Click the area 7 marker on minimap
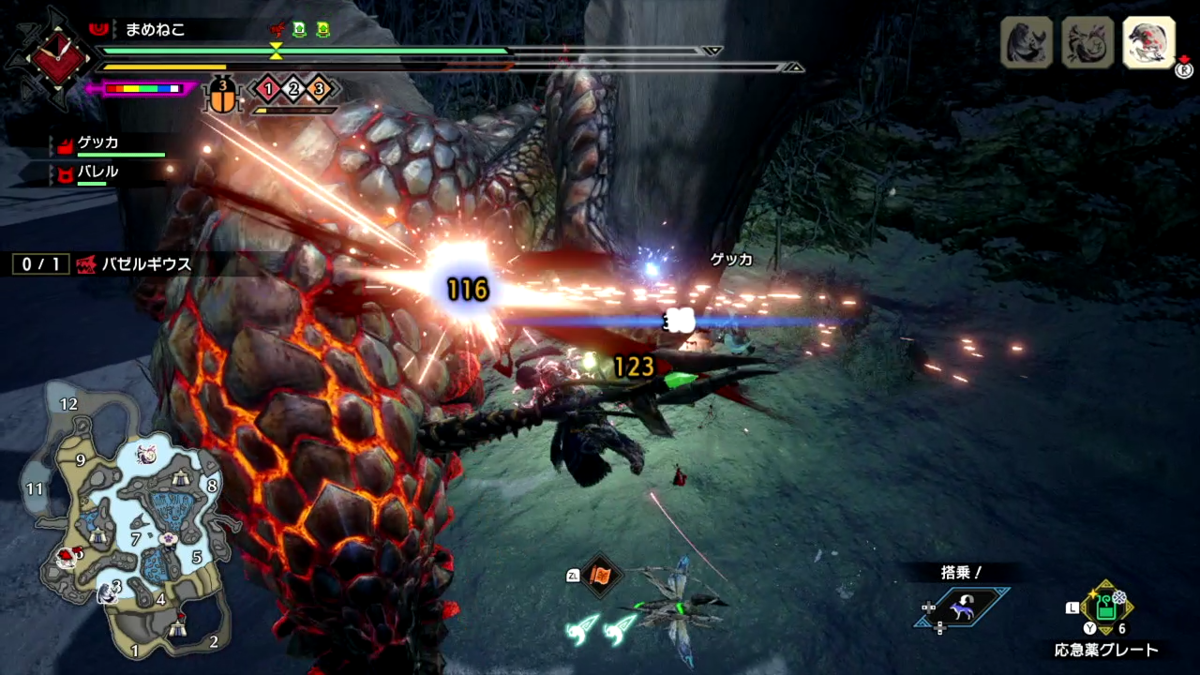 point(136,540)
